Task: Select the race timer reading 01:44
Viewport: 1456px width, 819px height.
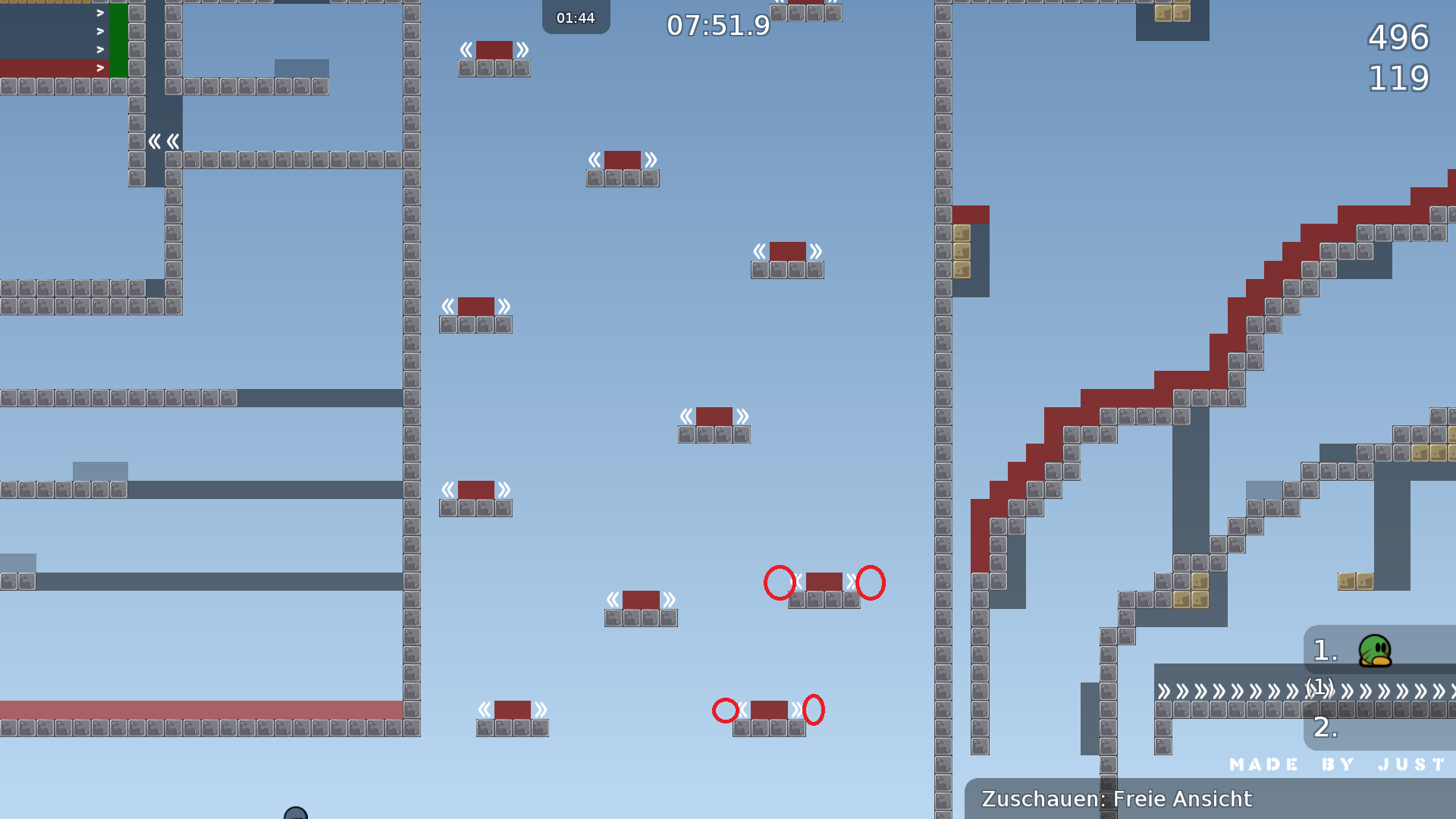Action: point(576,17)
